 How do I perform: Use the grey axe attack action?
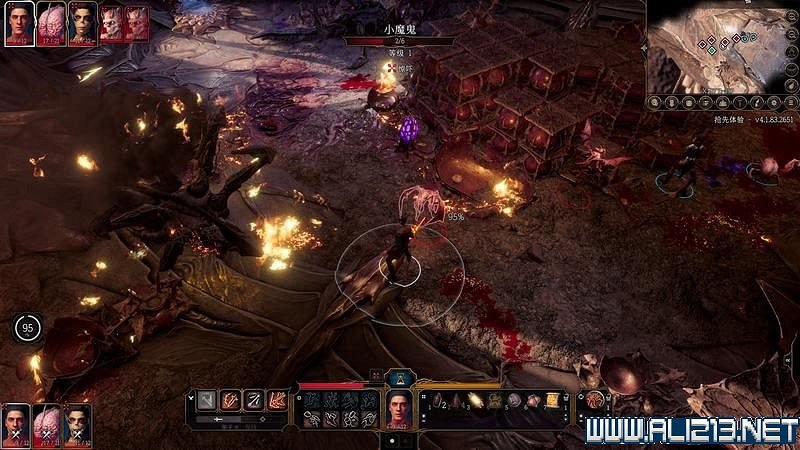(207, 399)
